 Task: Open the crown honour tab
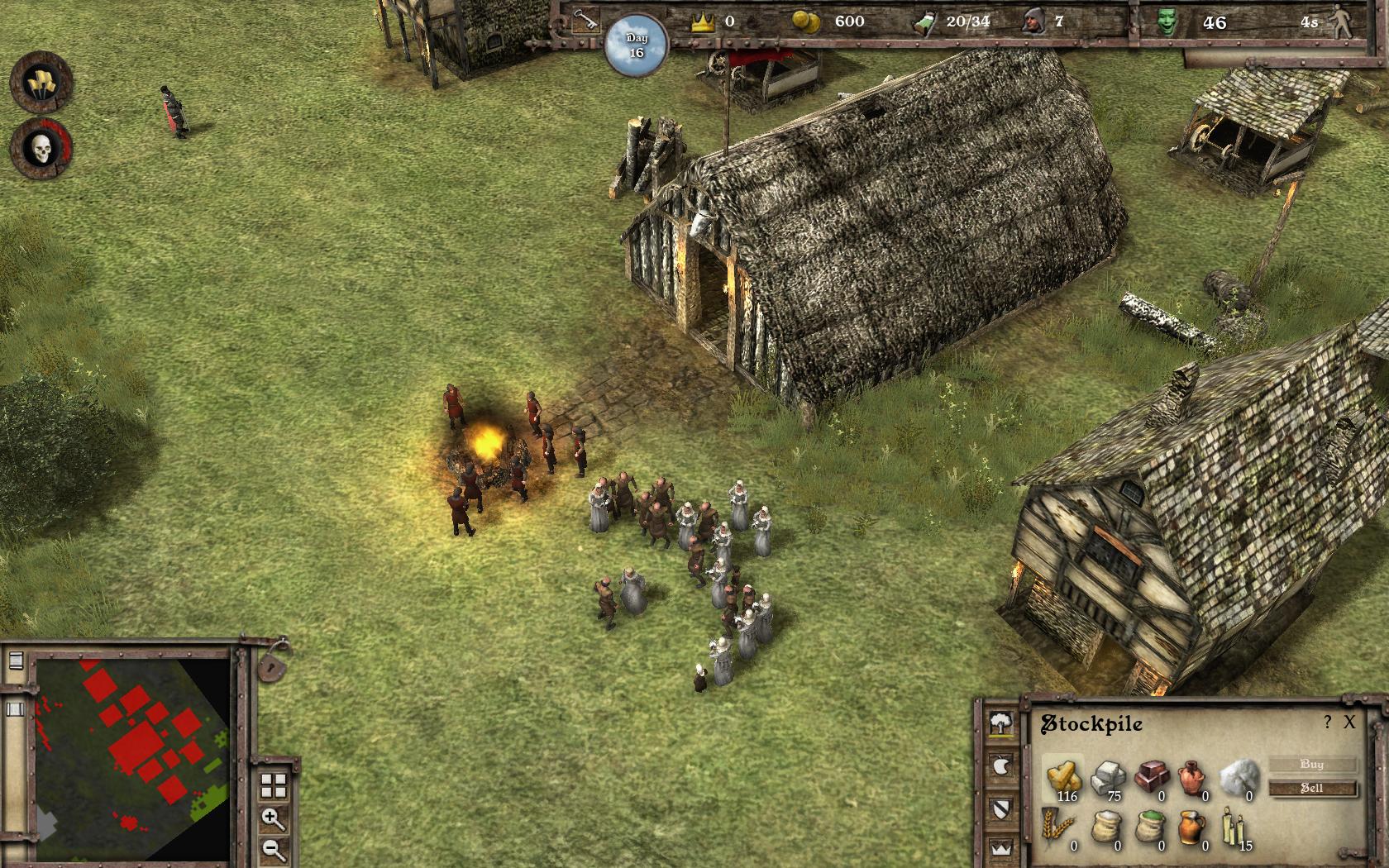click(1003, 847)
